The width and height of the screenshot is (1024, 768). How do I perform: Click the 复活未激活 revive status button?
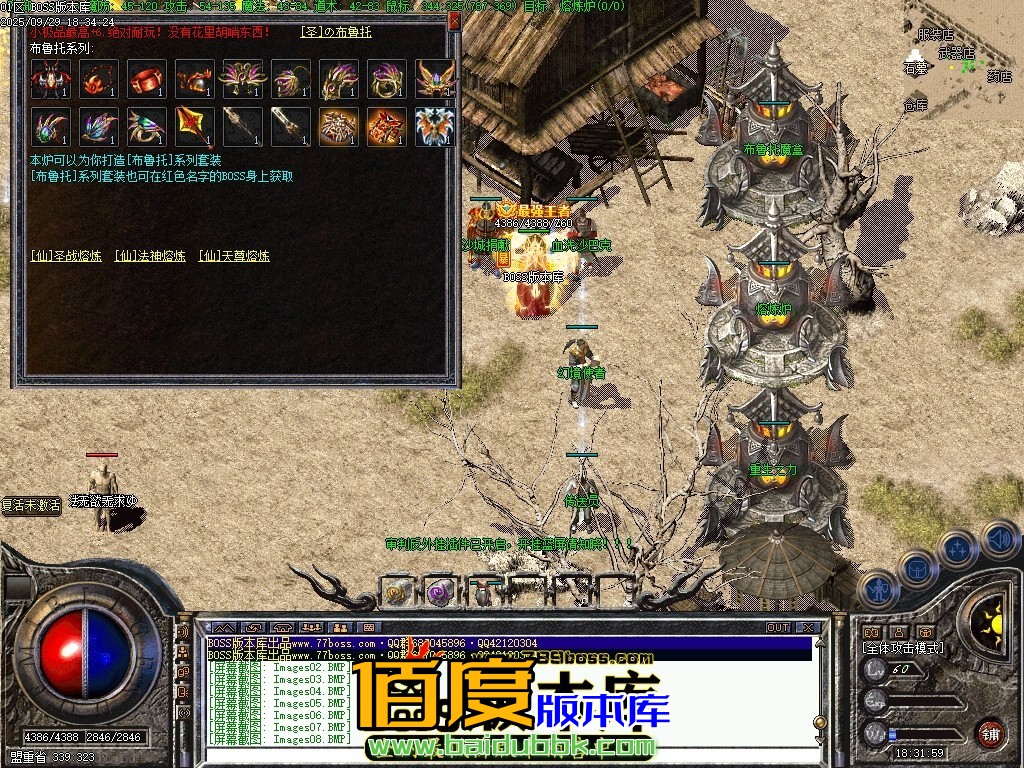coord(31,506)
